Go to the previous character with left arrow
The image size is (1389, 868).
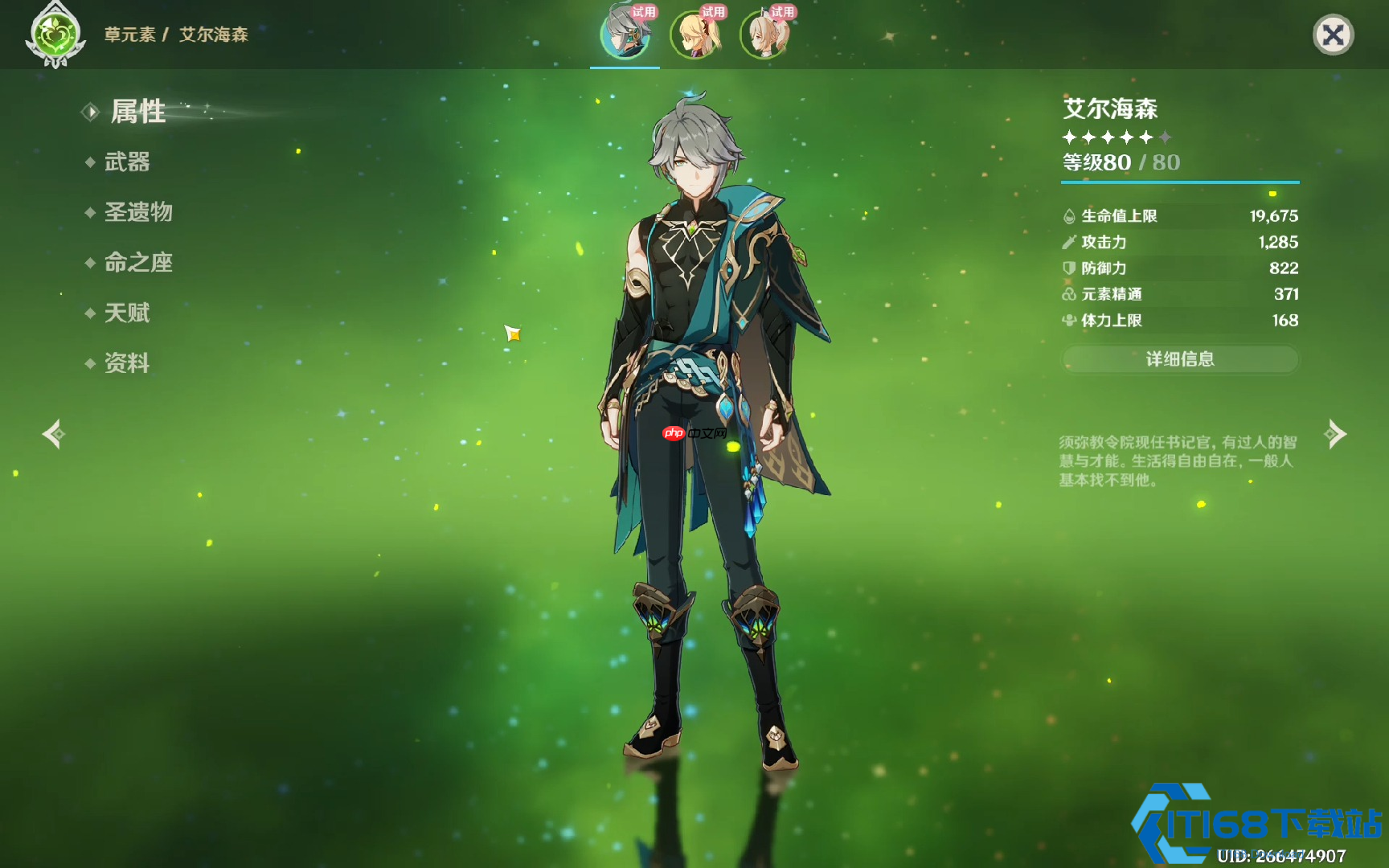pyautogui.click(x=53, y=434)
